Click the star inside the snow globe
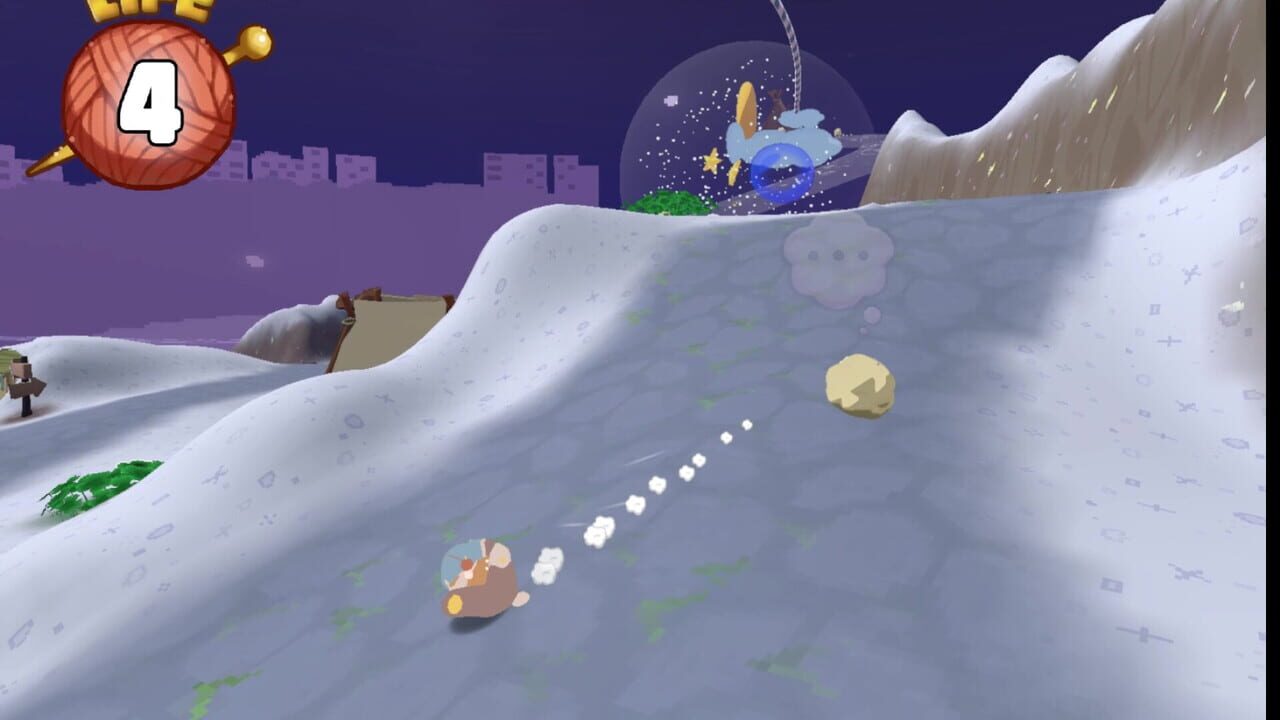The height and width of the screenshot is (720, 1280). (x=712, y=160)
